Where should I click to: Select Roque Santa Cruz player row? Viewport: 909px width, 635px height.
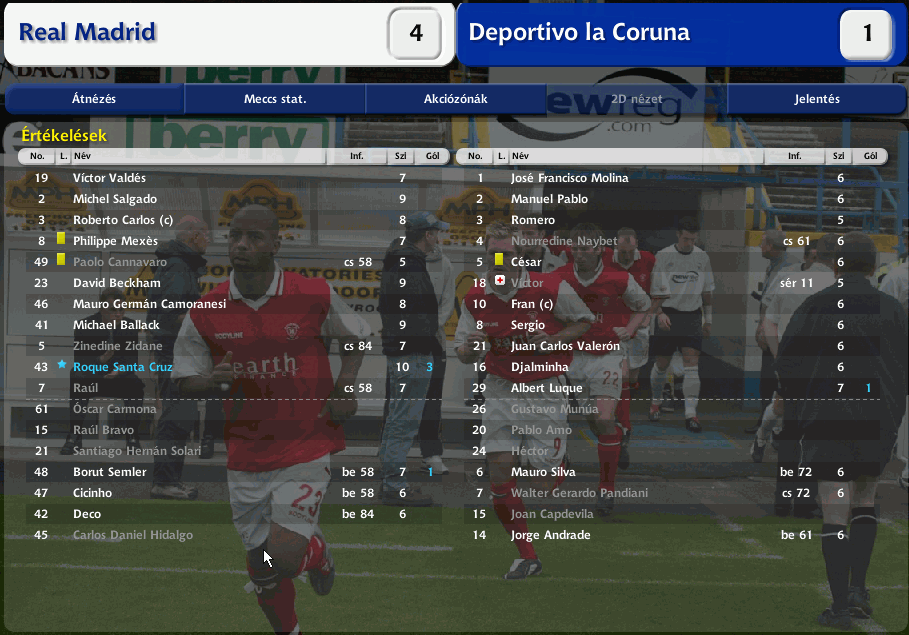[123, 367]
